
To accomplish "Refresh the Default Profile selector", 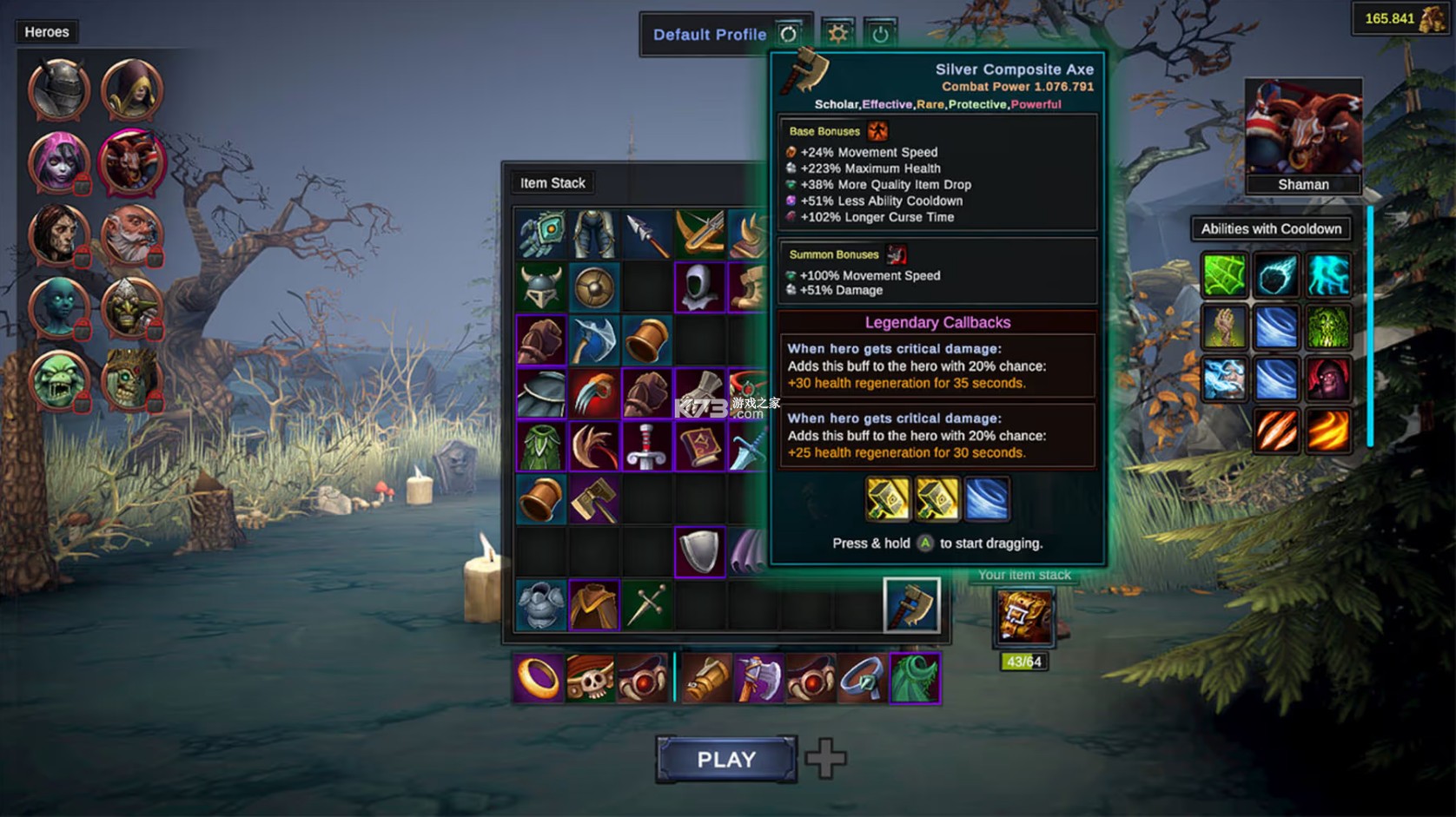I will point(788,34).
